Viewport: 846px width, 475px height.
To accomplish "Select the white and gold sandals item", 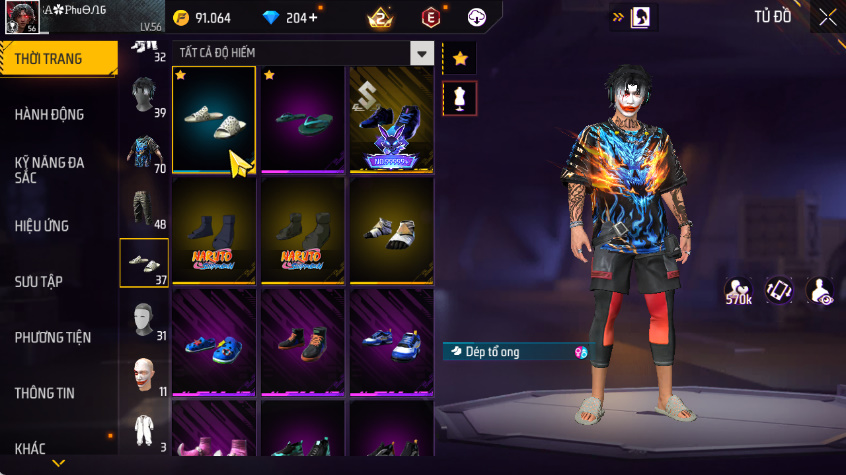I will click(x=390, y=231).
